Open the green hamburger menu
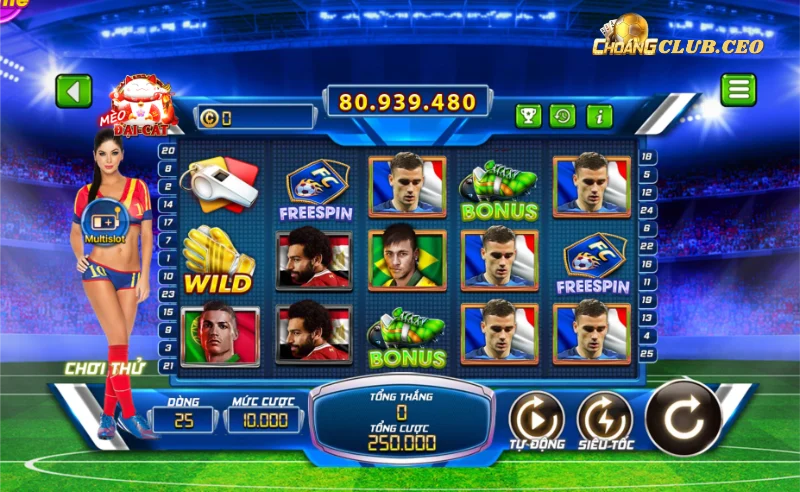The width and height of the screenshot is (800, 492). (738, 90)
